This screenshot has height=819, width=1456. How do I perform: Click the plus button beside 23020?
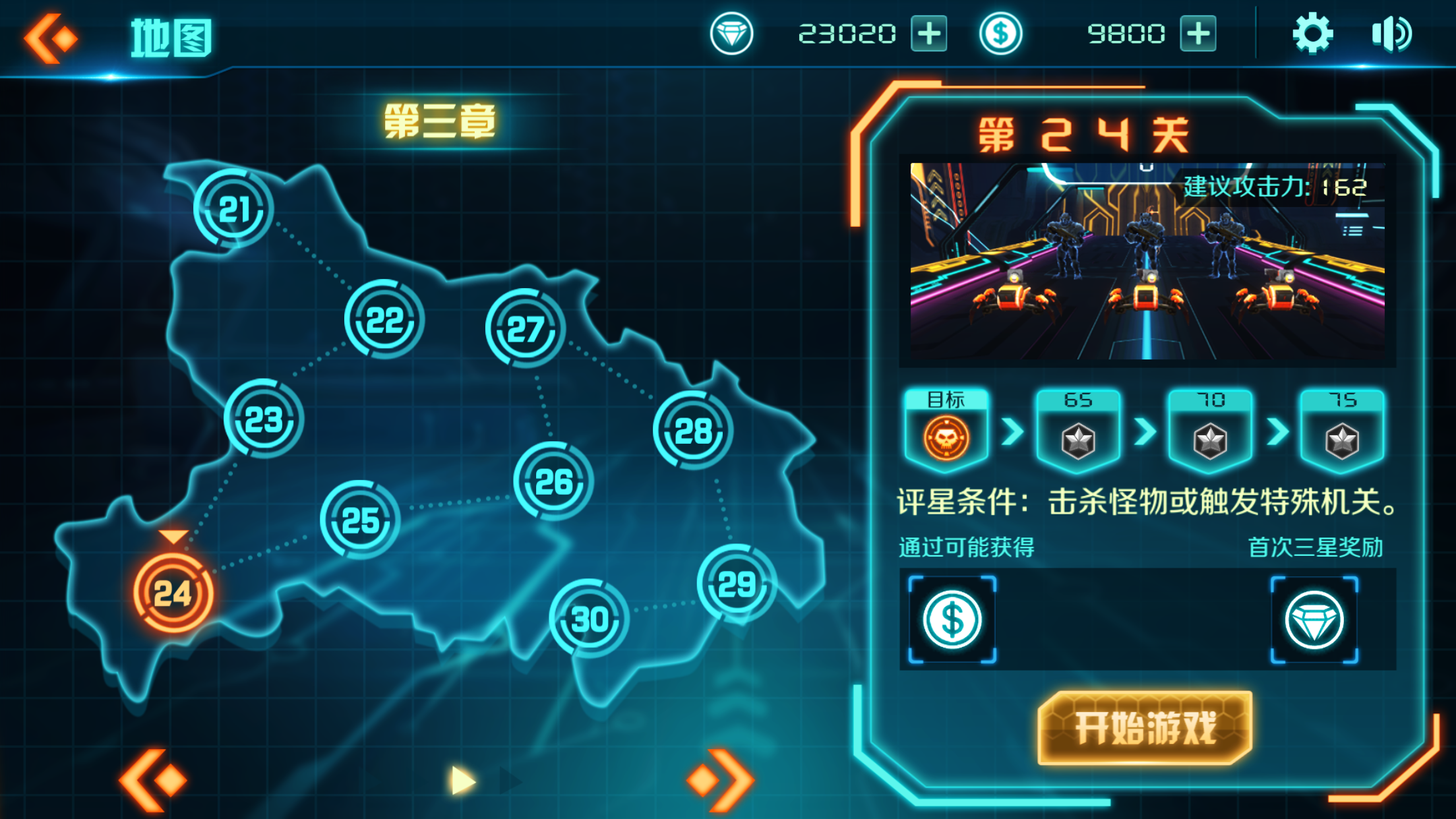(x=930, y=34)
